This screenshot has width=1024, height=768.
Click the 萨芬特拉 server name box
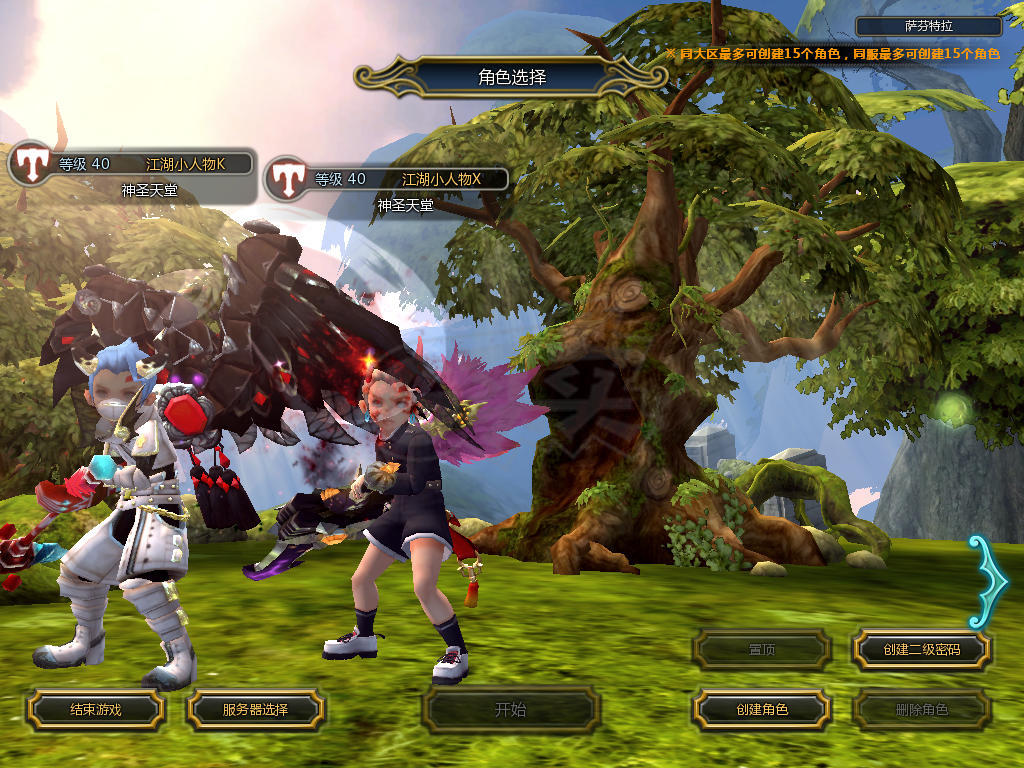click(x=930, y=27)
